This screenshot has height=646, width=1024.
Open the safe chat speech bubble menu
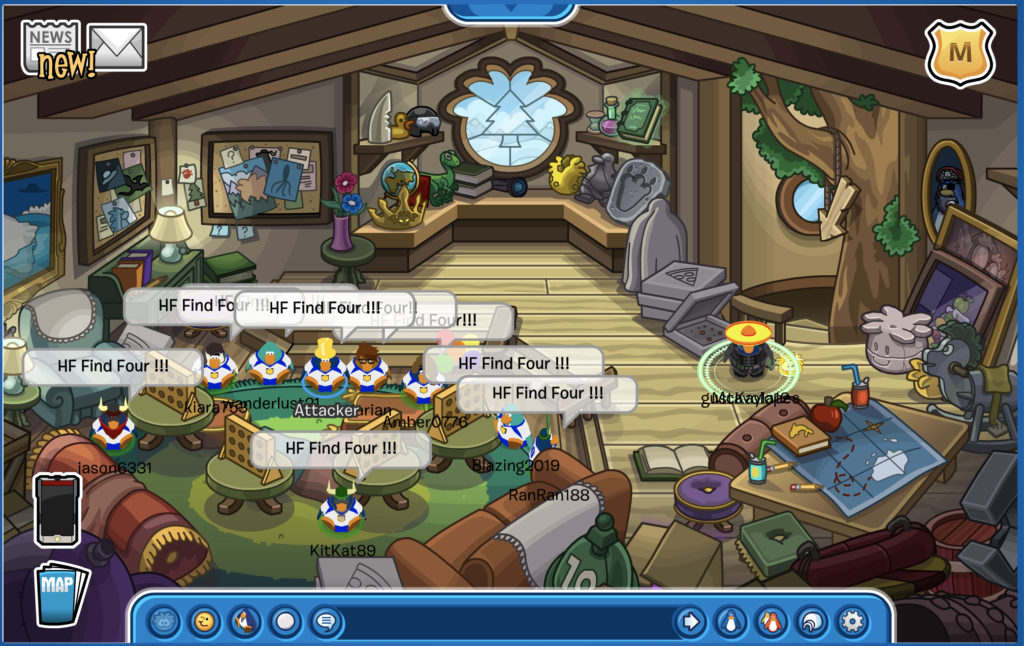pyautogui.click(x=325, y=622)
